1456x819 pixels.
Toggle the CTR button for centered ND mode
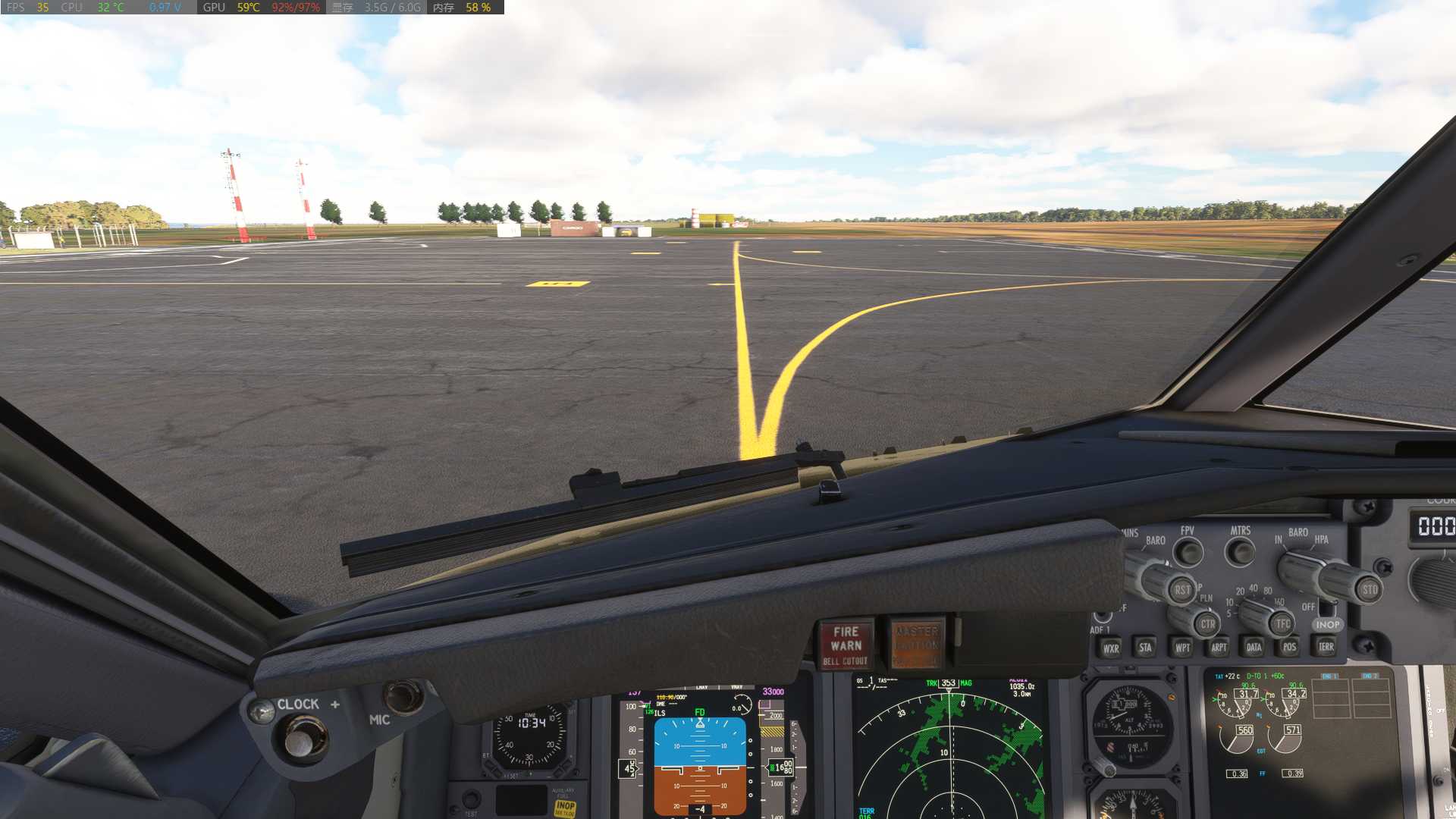pyautogui.click(x=1209, y=625)
